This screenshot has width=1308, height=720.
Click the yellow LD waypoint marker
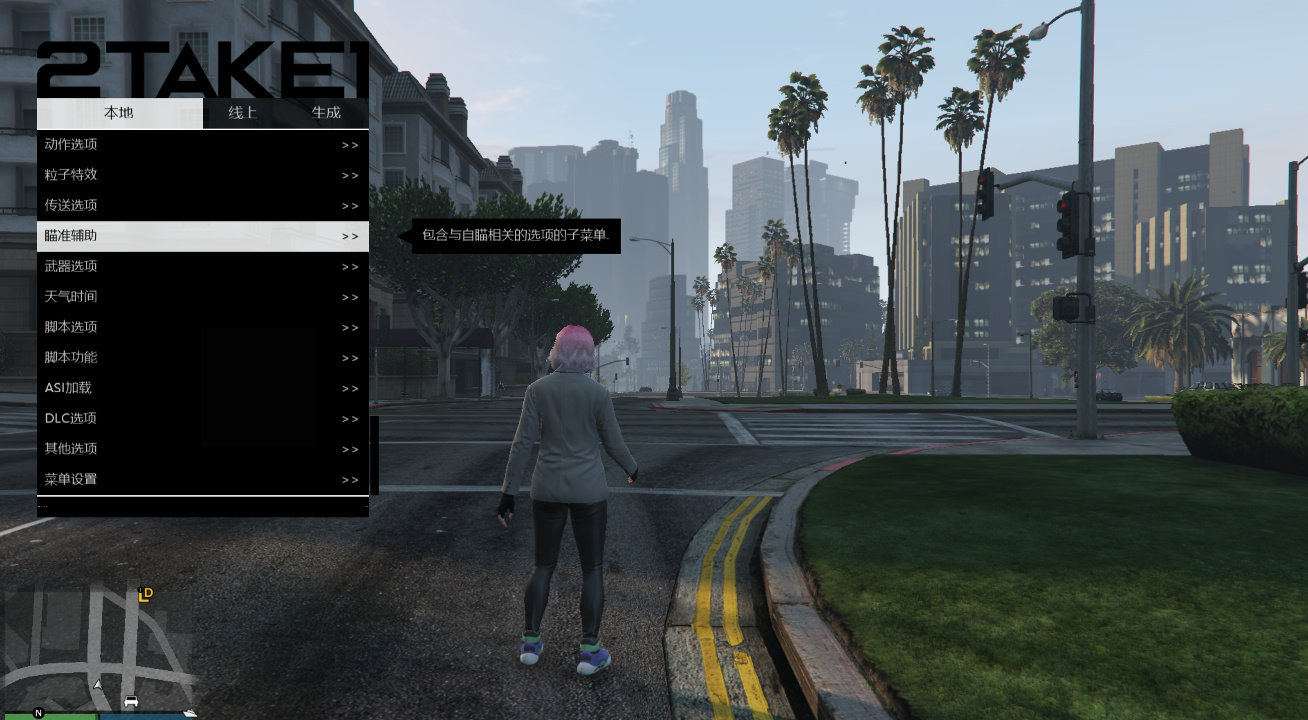[x=145, y=595]
